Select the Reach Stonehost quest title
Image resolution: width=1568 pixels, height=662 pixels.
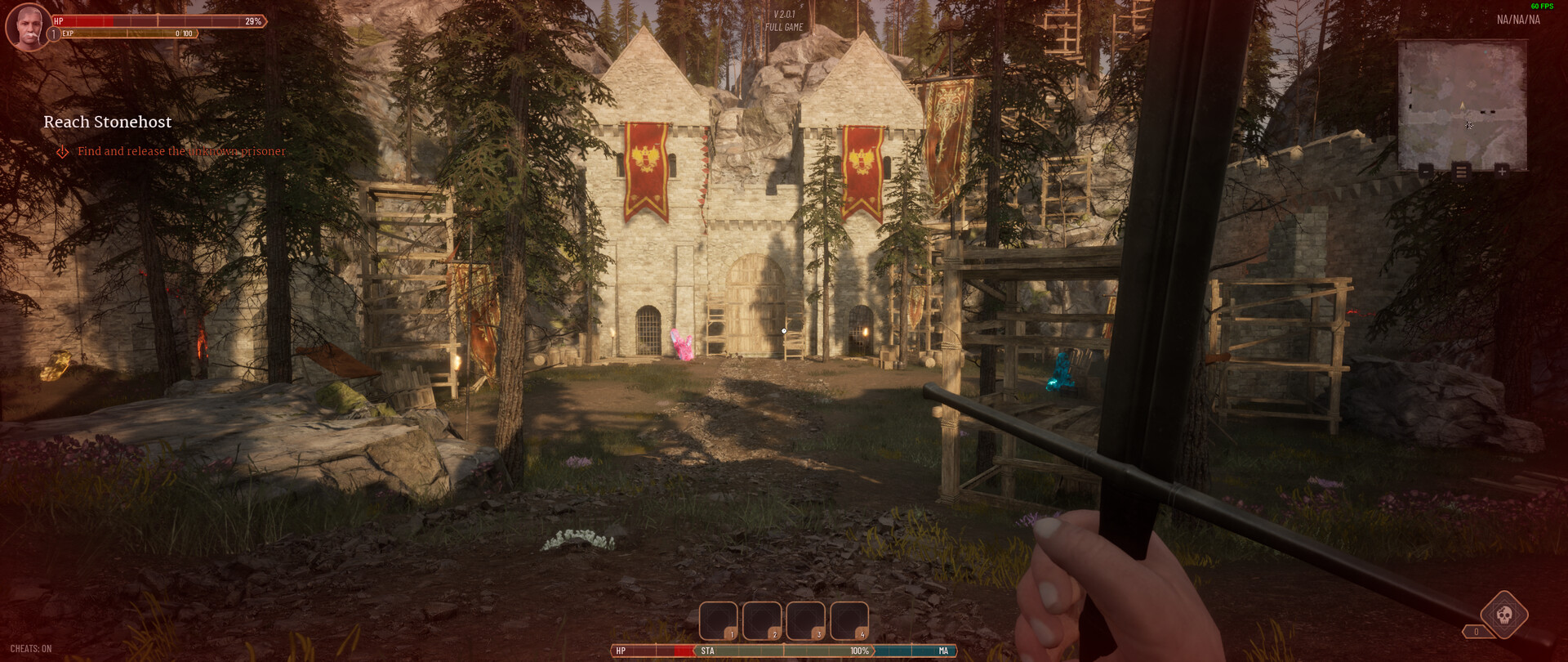pos(108,122)
